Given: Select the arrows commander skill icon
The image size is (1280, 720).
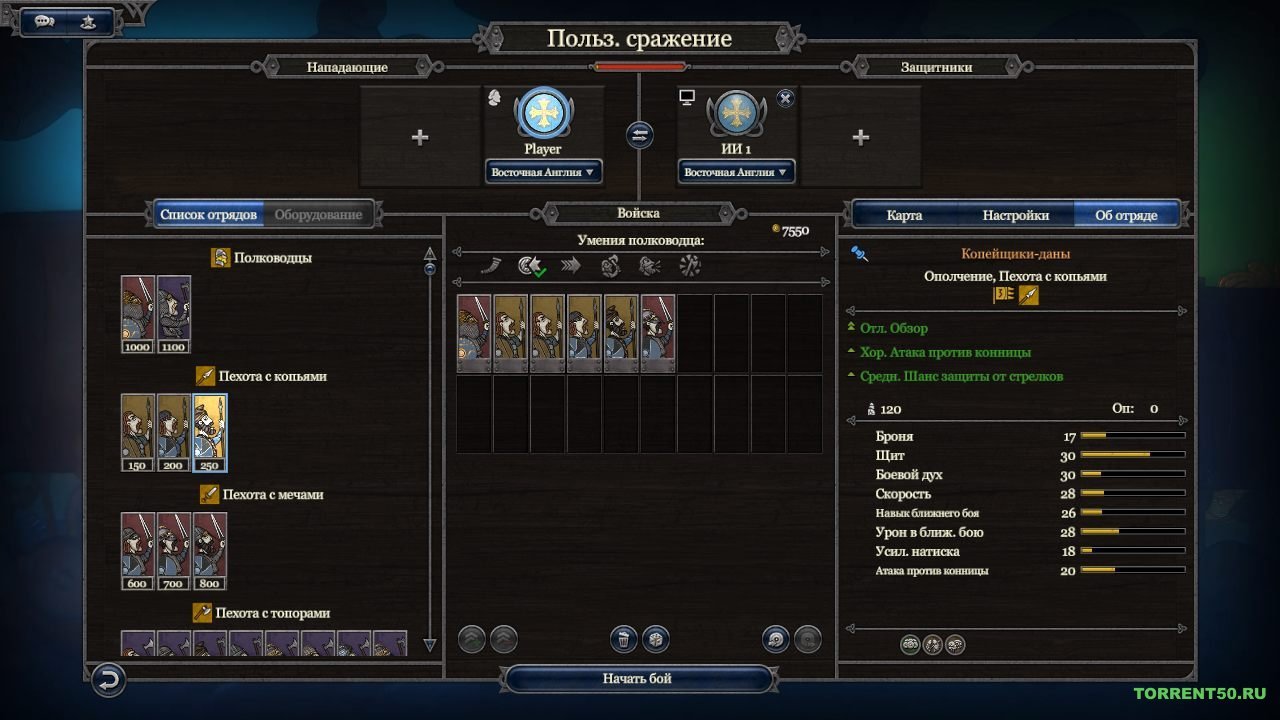Looking at the screenshot, I should click(x=572, y=265).
